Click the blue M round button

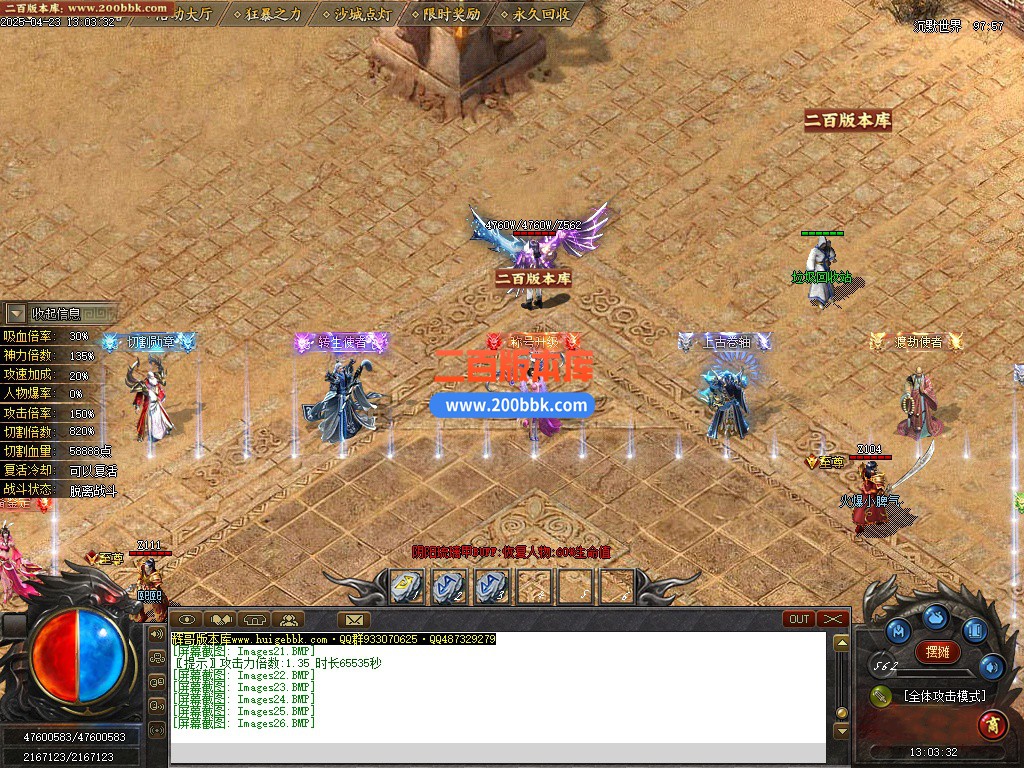click(897, 630)
